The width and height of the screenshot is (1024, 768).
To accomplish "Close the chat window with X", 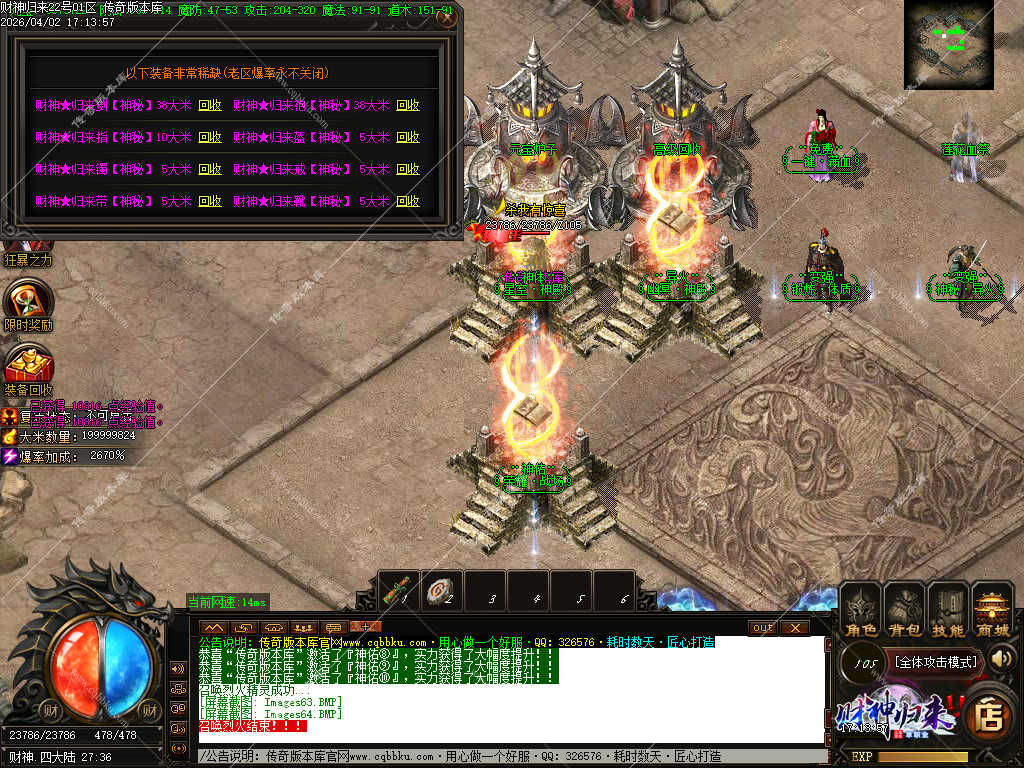I will [794, 627].
